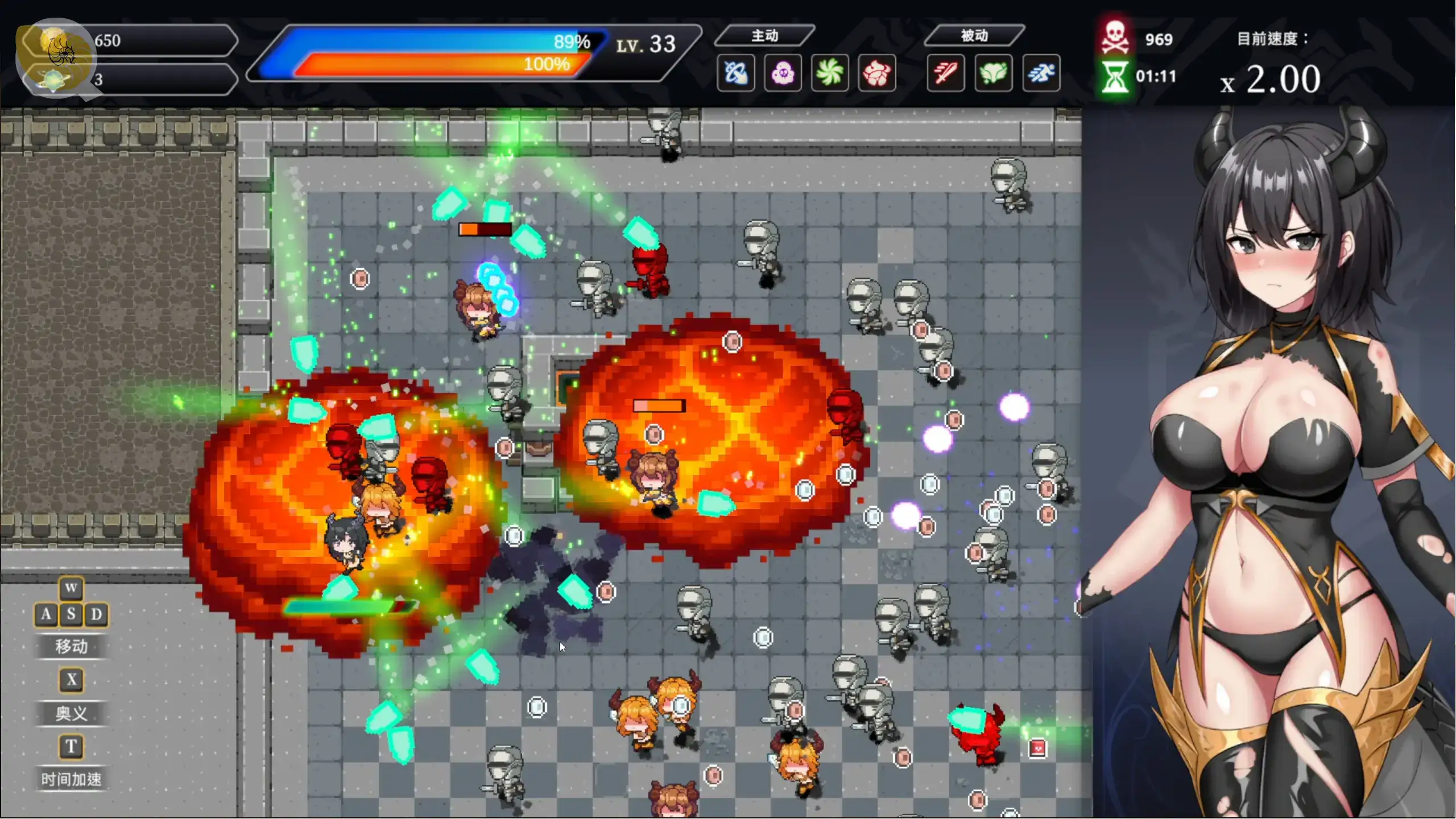The height and width of the screenshot is (819, 1456).
Task: Select the red molten rock skill
Action: (877, 73)
